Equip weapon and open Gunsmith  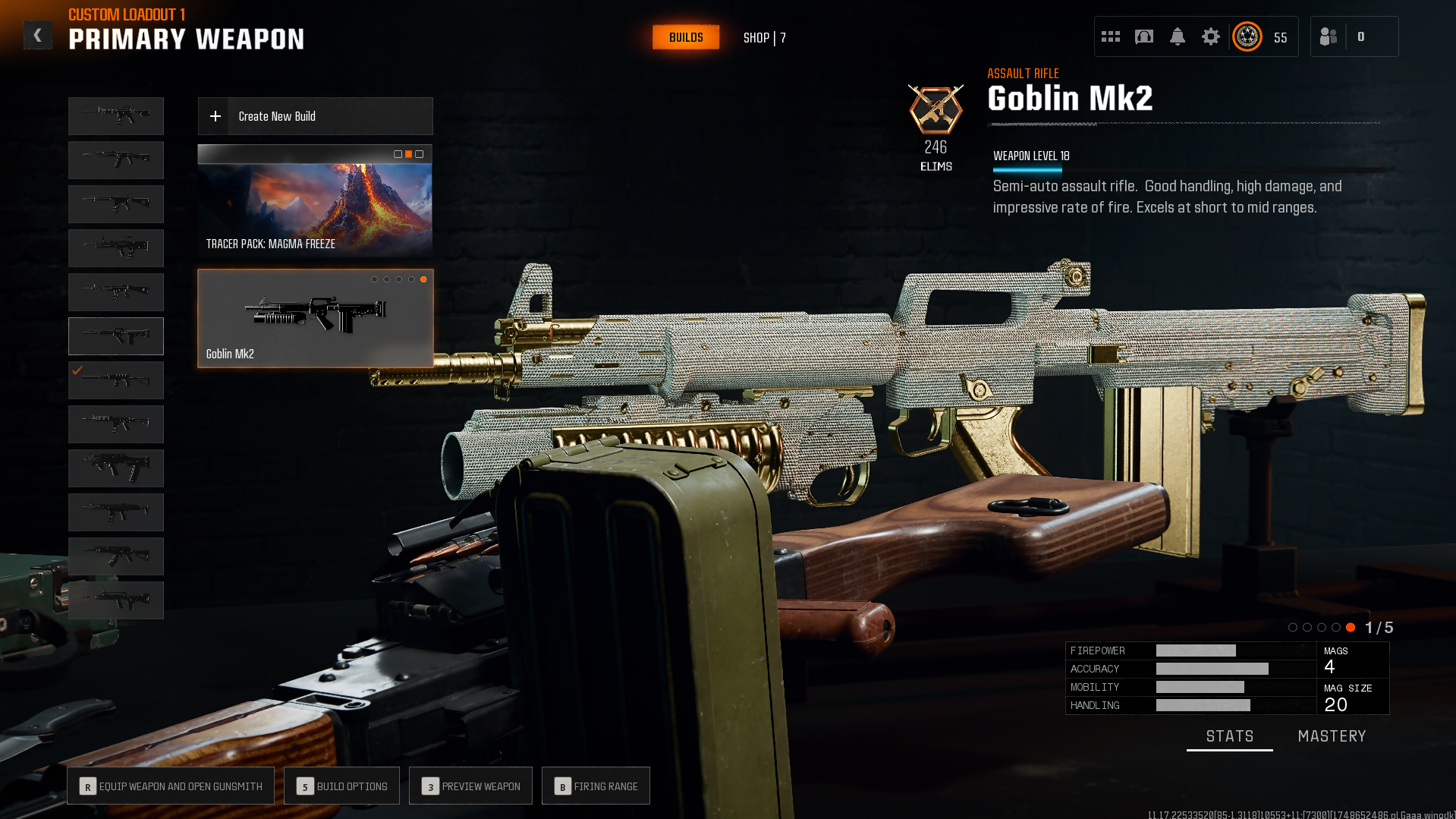click(x=170, y=786)
